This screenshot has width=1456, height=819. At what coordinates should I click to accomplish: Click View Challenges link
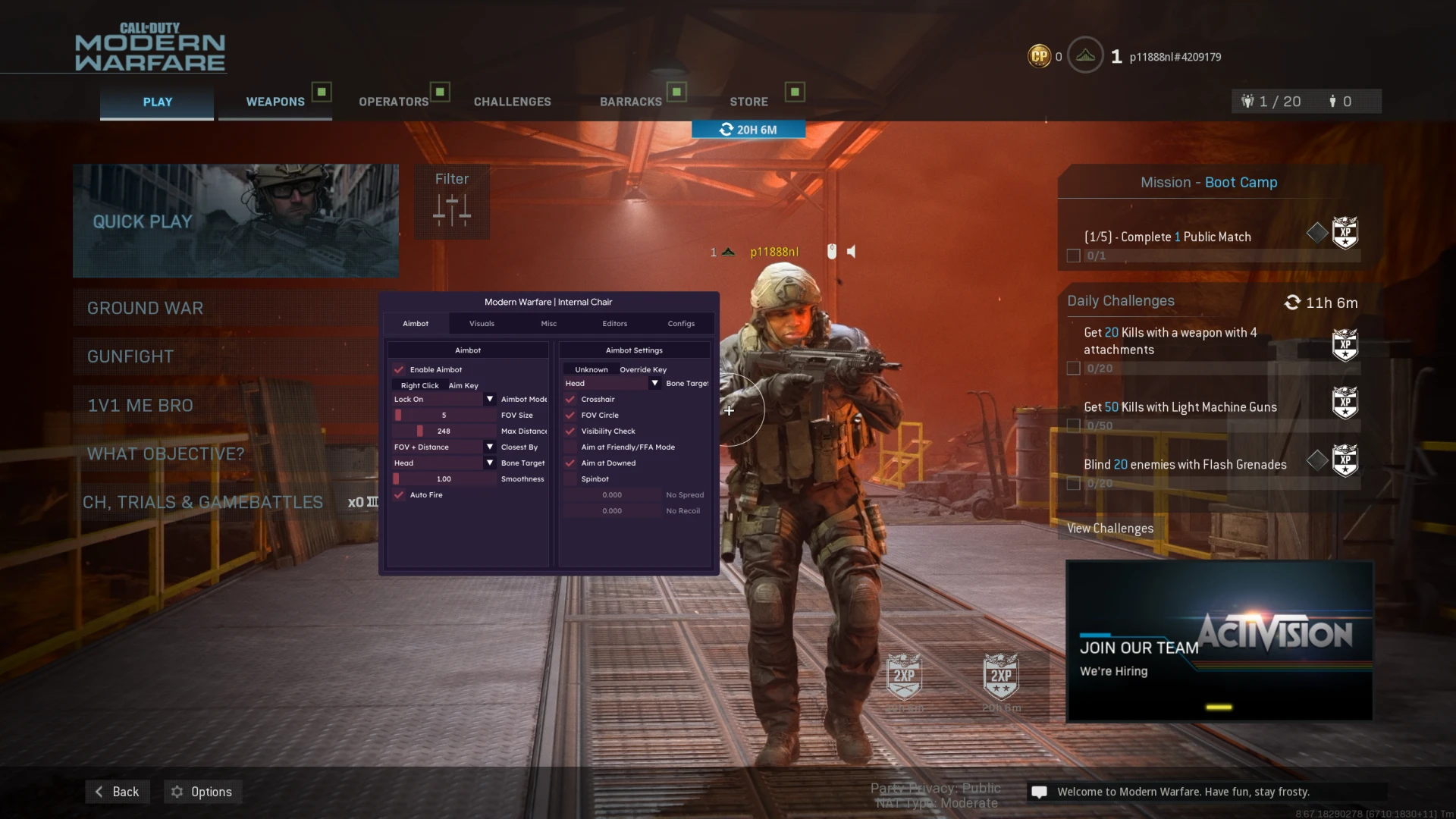pos(1110,529)
